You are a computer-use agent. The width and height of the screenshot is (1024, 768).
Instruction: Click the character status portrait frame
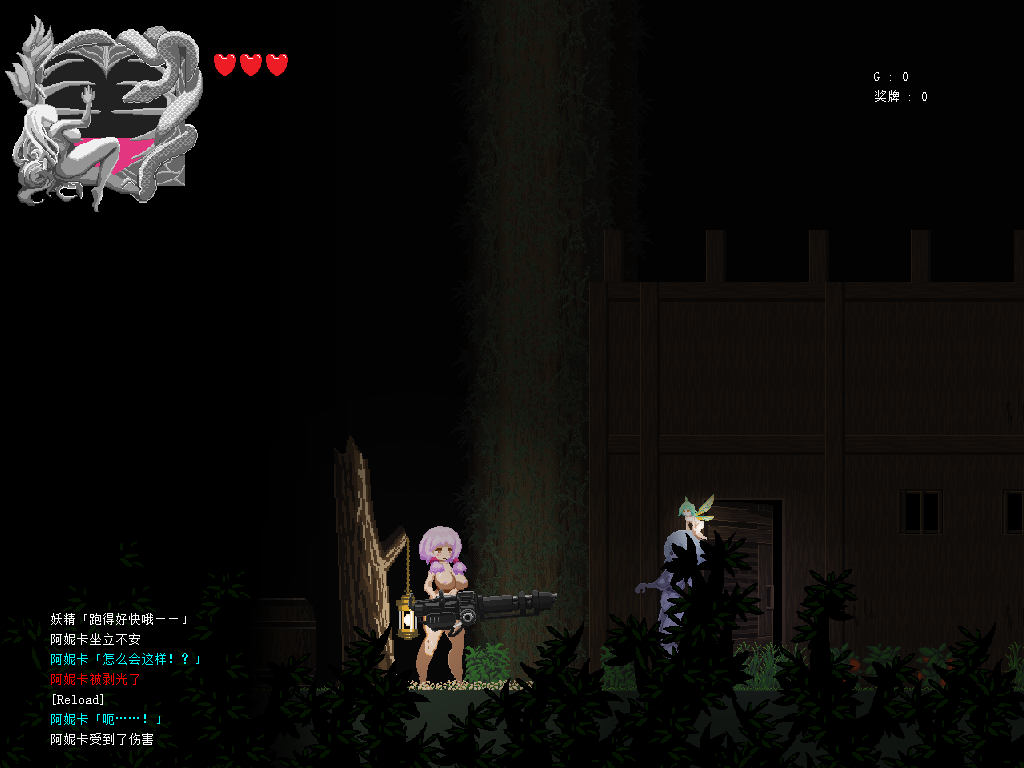tap(105, 115)
